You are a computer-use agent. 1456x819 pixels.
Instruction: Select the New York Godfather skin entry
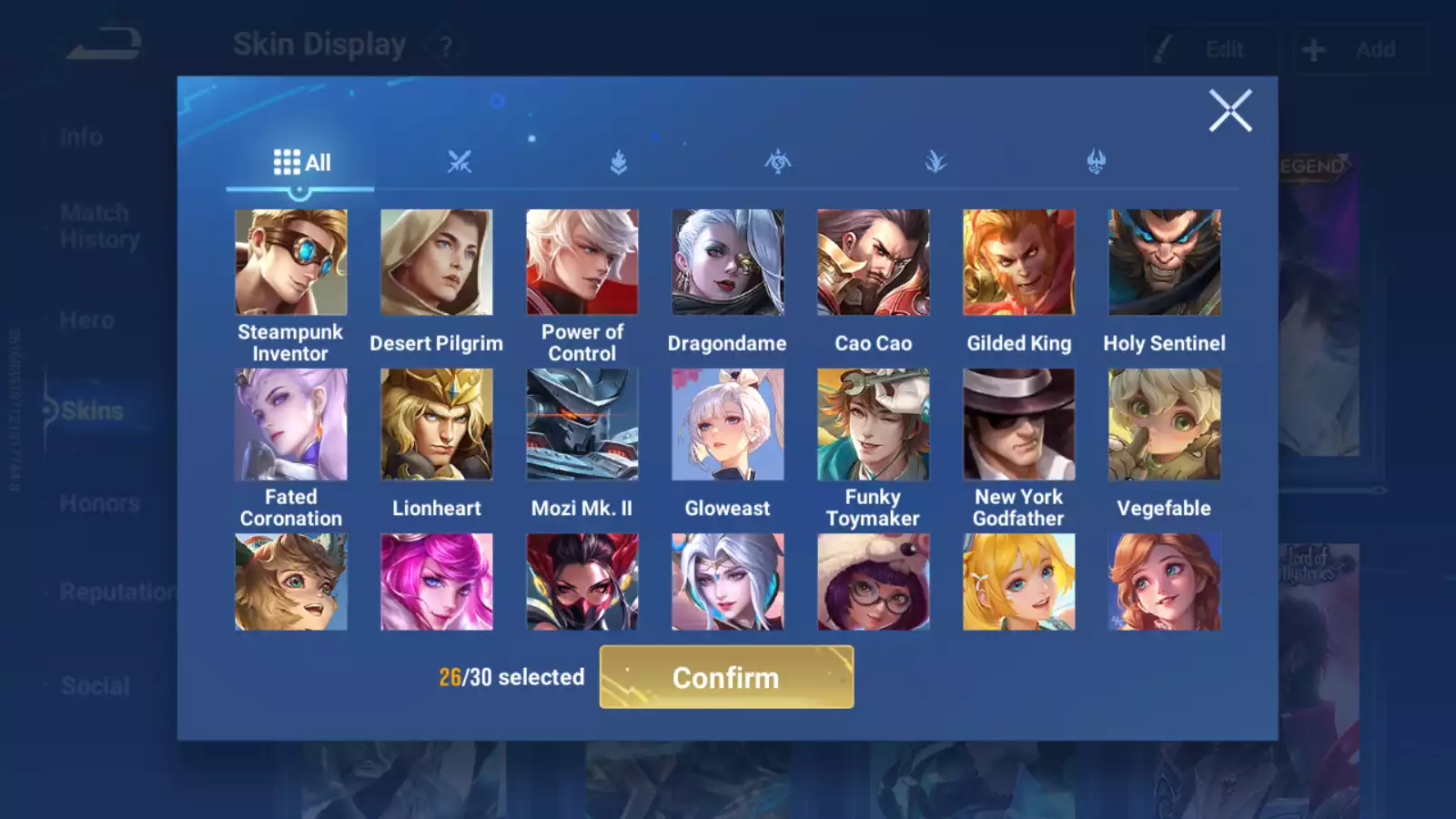tap(1018, 424)
